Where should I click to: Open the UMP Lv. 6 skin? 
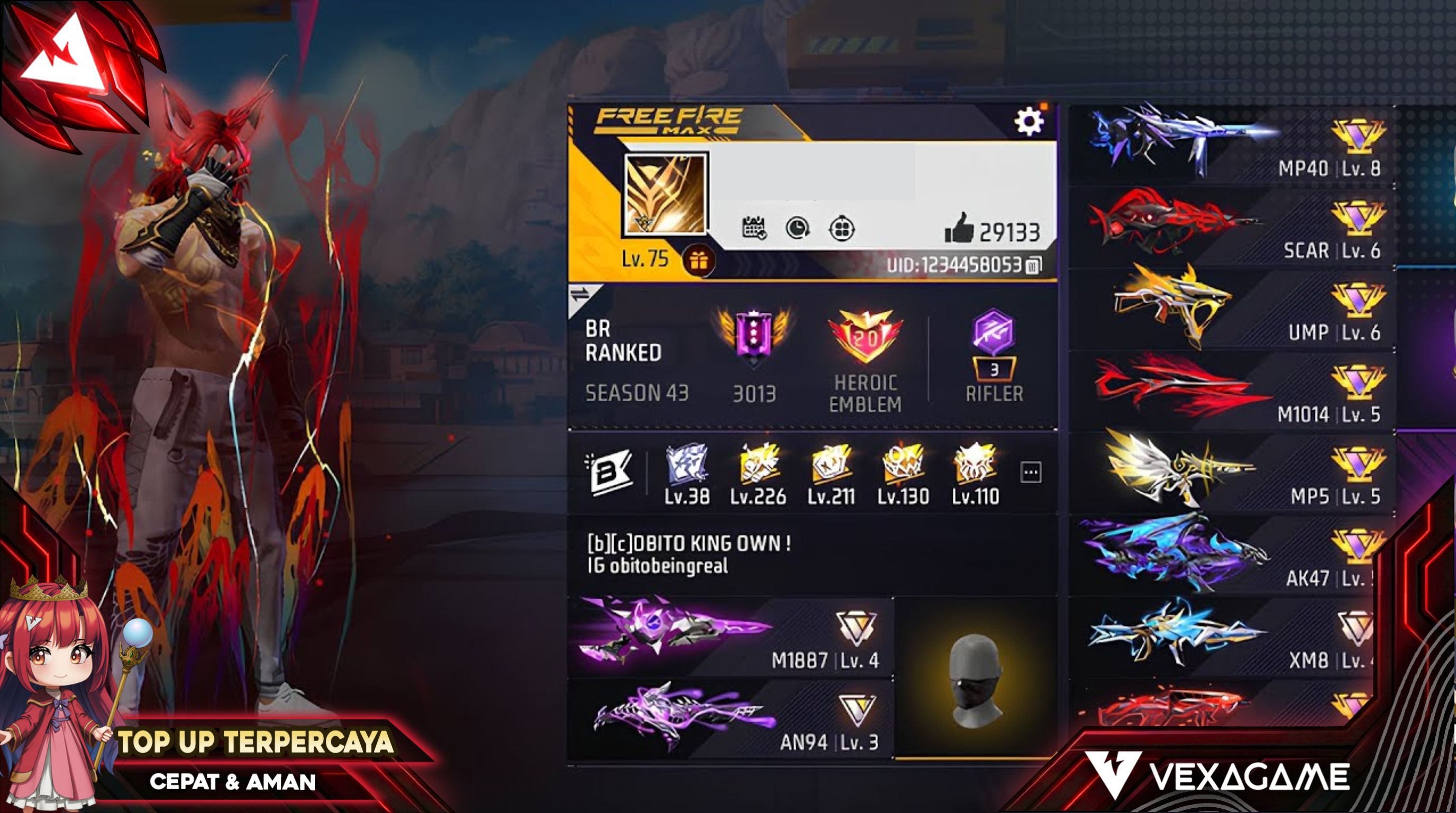pos(1232,308)
